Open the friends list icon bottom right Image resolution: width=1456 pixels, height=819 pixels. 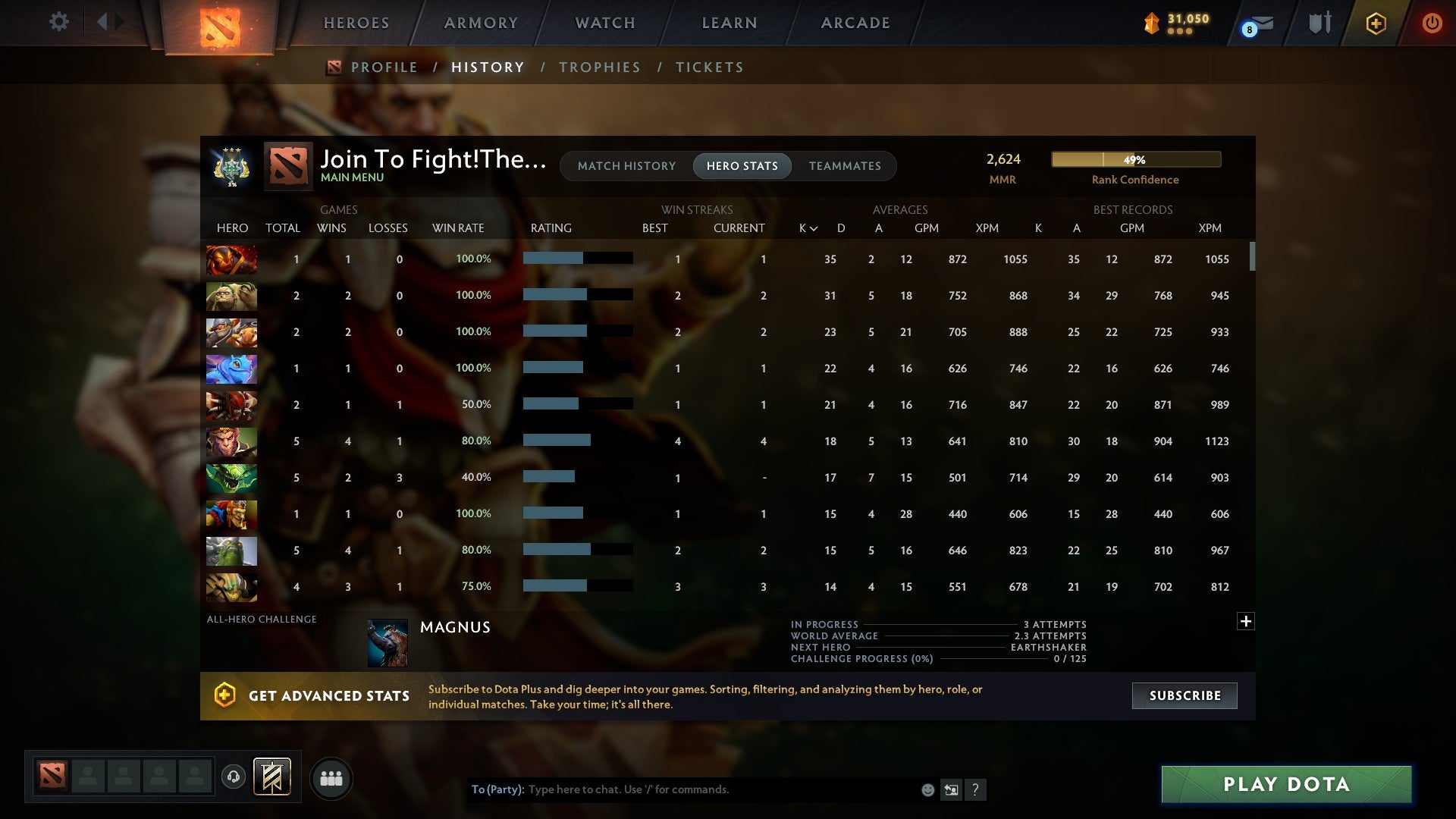coord(331,778)
